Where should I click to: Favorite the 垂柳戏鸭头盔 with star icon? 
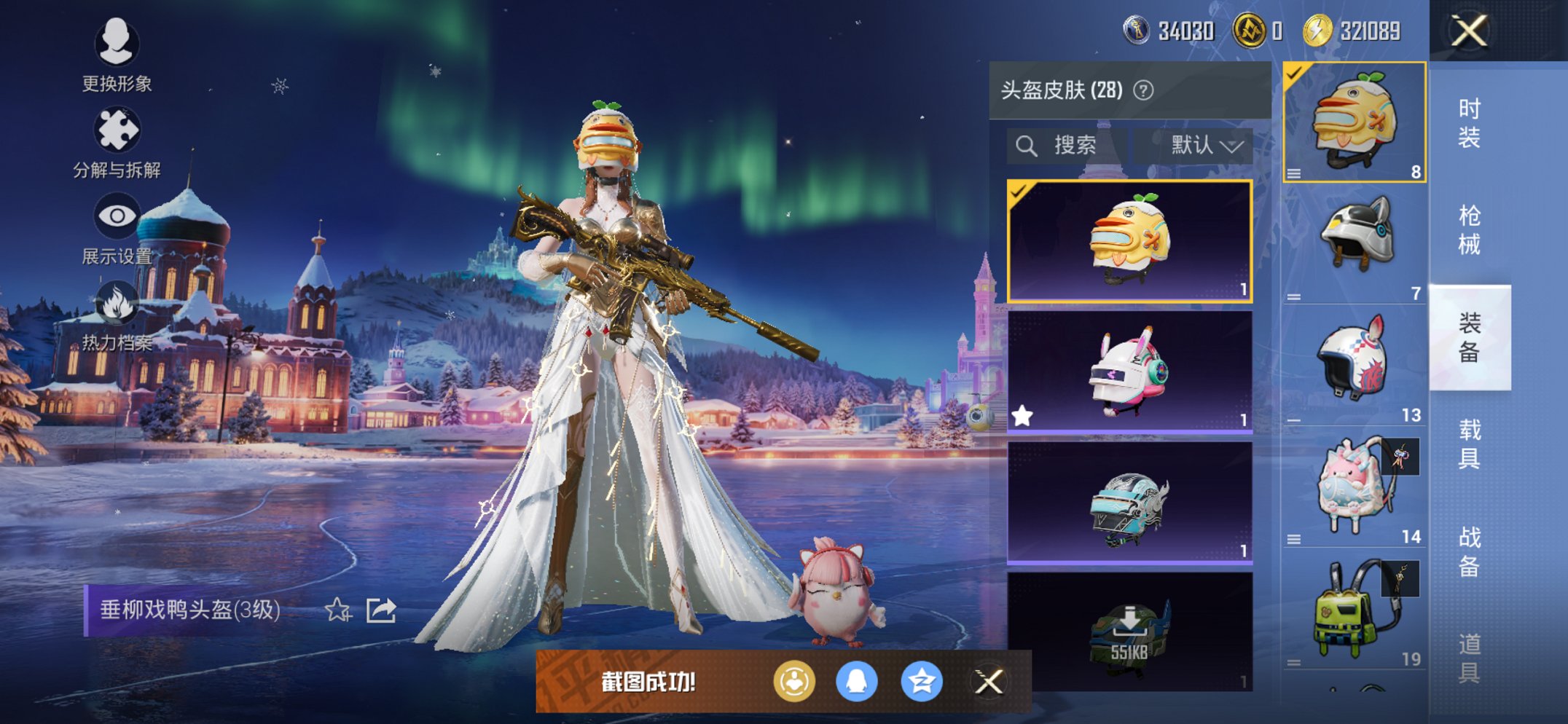[x=337, y=610]
